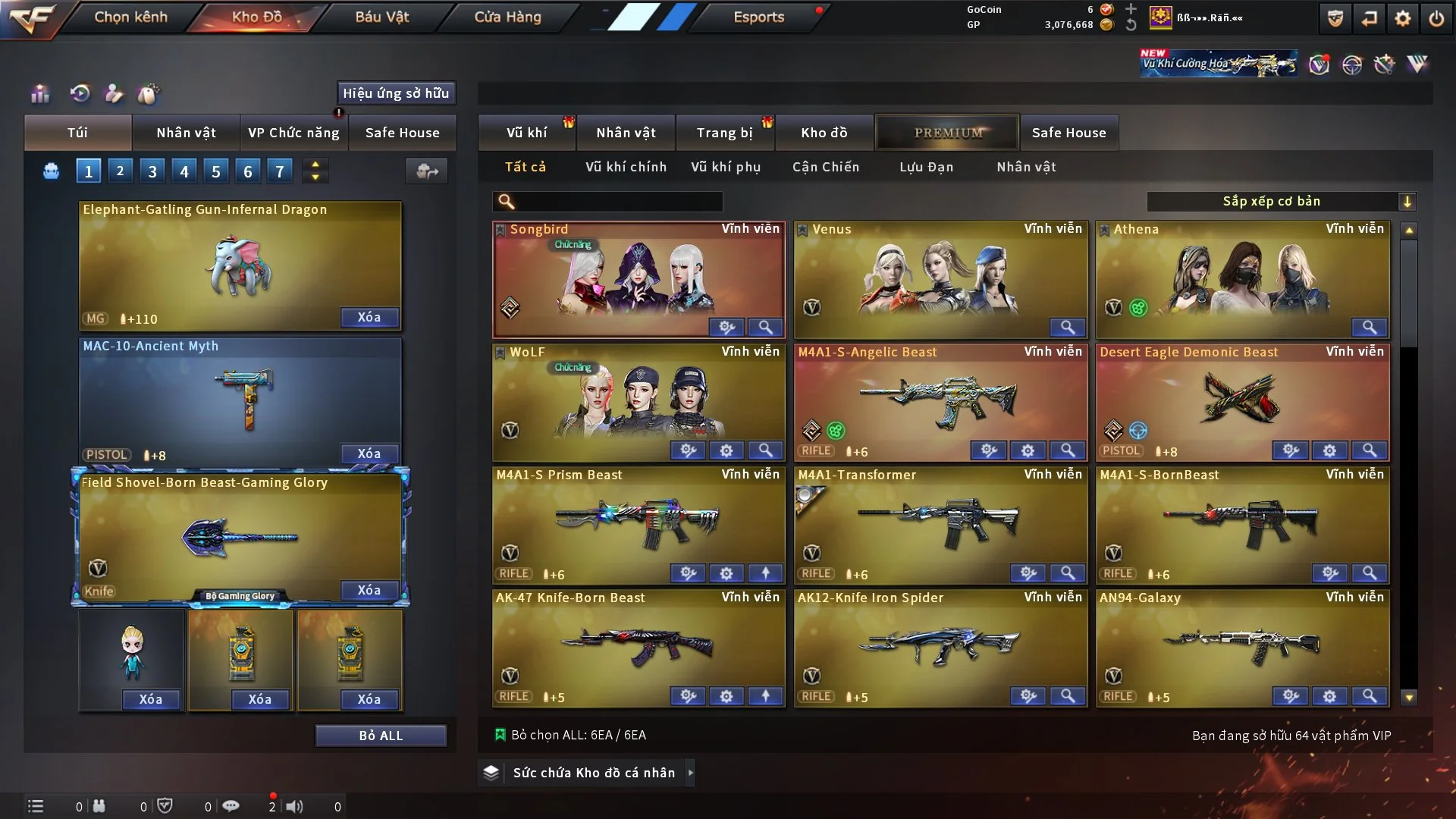Click the power exit button
The height and width of the screenshot is (819, 1456).
(x=1436, y=18)
